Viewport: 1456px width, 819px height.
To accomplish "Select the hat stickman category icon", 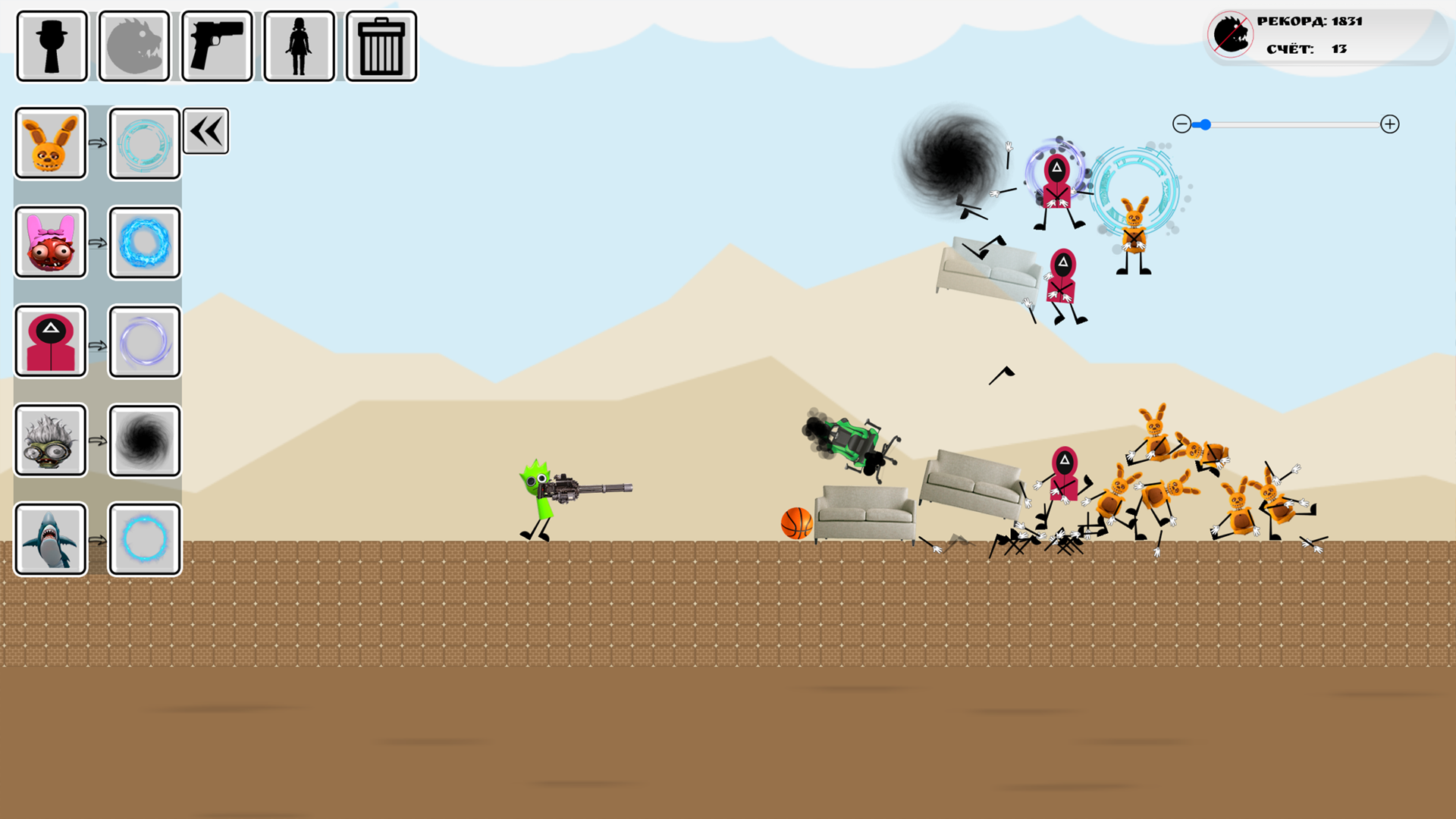I will (x=50, y=45).
